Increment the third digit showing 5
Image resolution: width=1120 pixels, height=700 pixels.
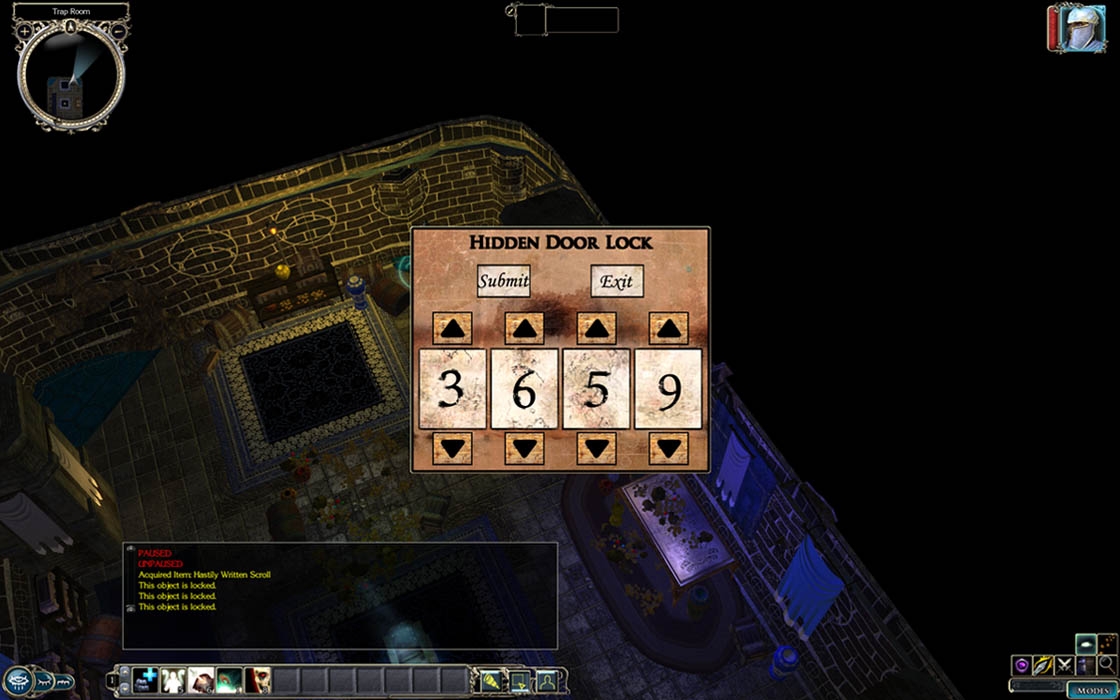(x=596, y=328)
